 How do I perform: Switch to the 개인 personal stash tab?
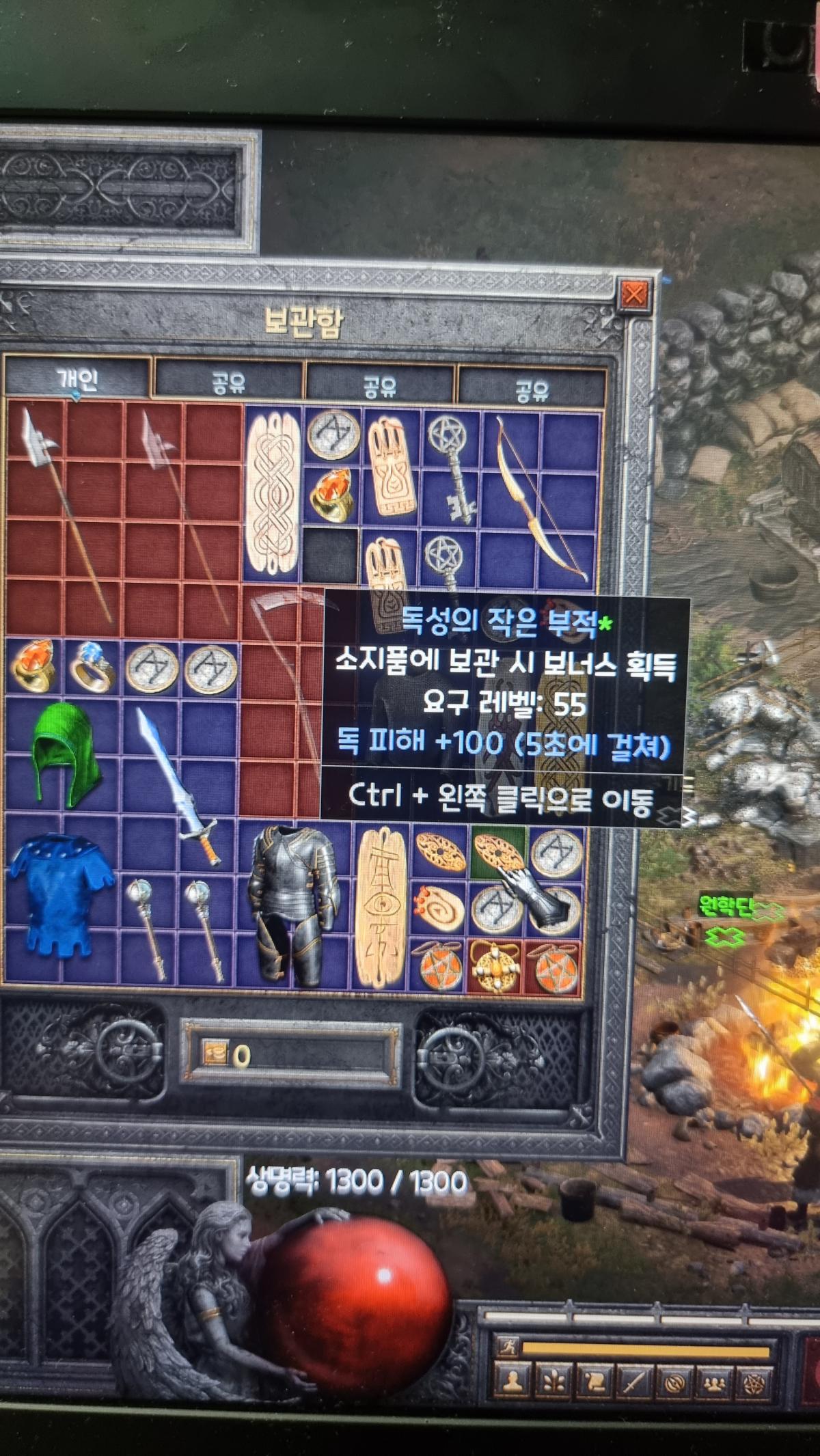tap(77, 378)
